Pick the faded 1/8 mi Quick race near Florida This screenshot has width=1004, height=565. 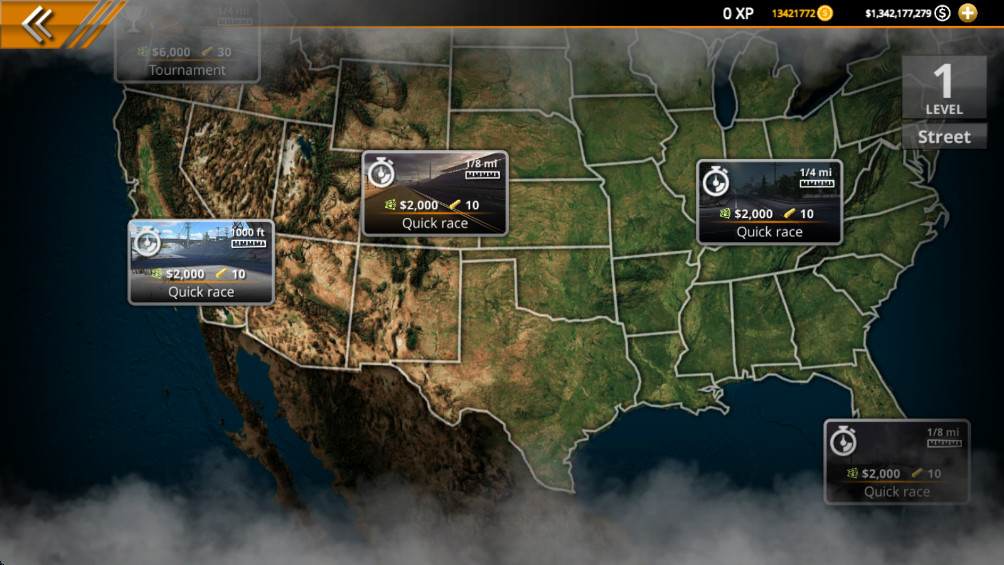897,461
